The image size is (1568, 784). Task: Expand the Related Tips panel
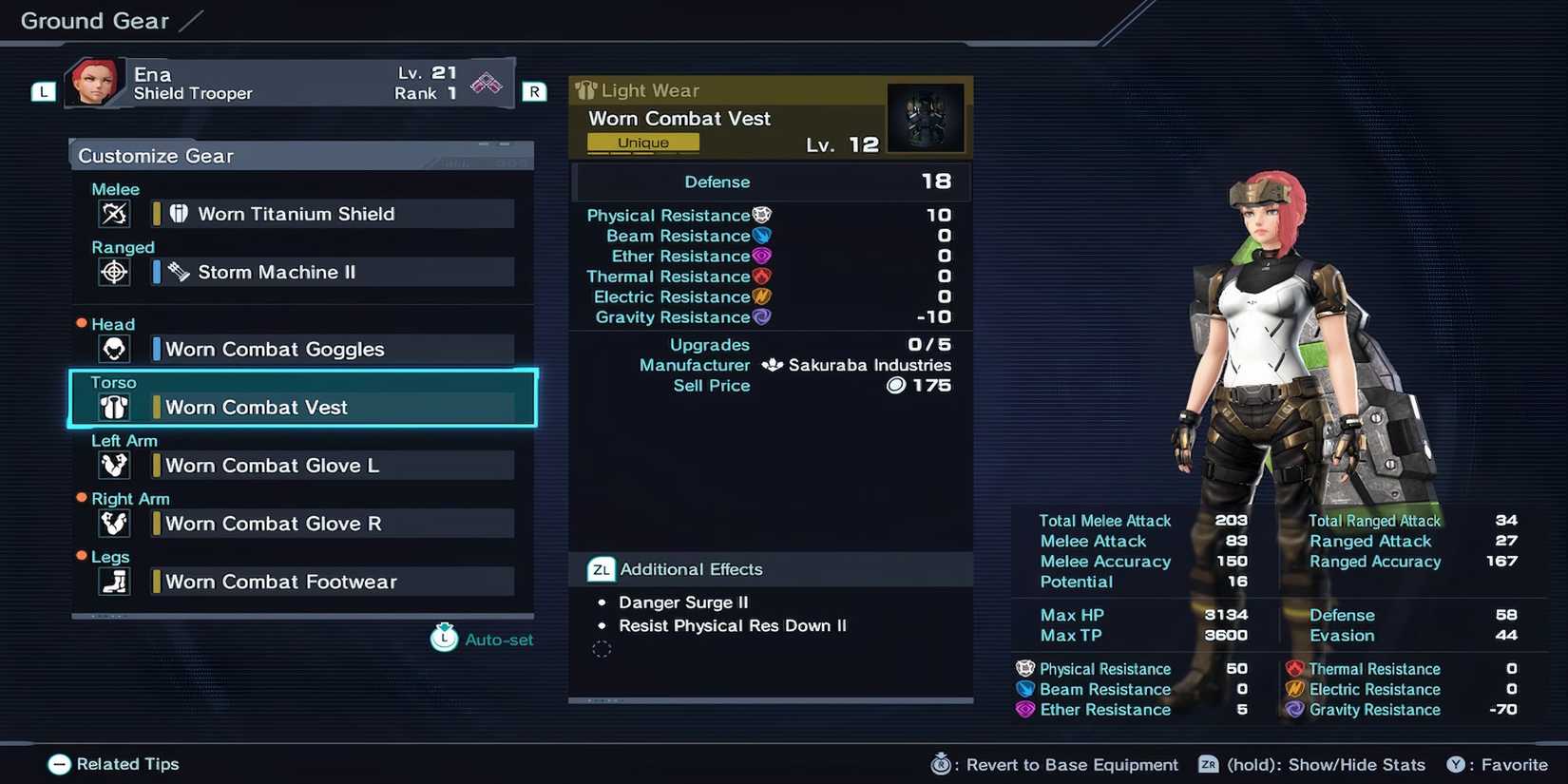[x=59, y=763]
